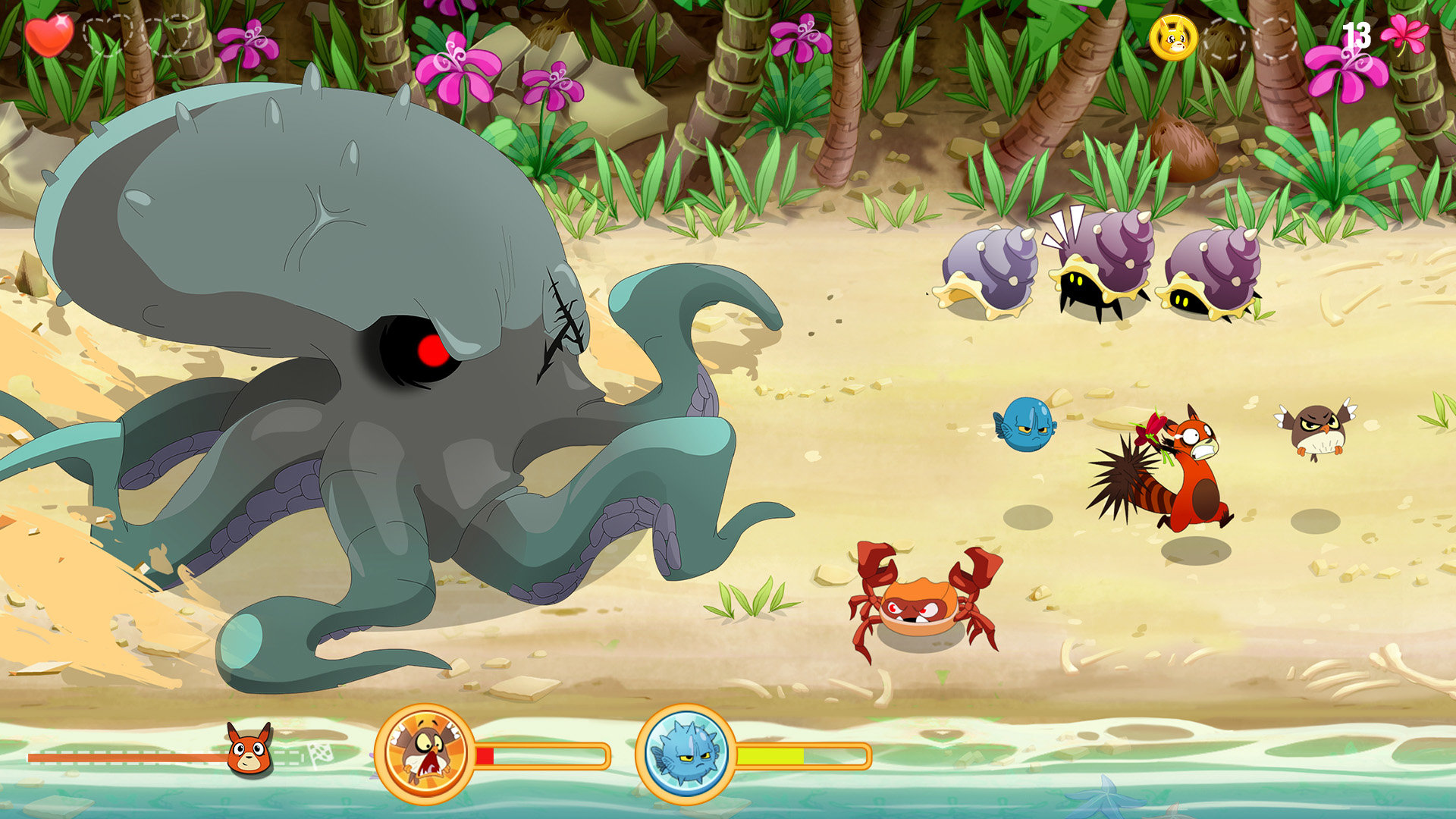Click the angry crab enemy

pos(918,607)
